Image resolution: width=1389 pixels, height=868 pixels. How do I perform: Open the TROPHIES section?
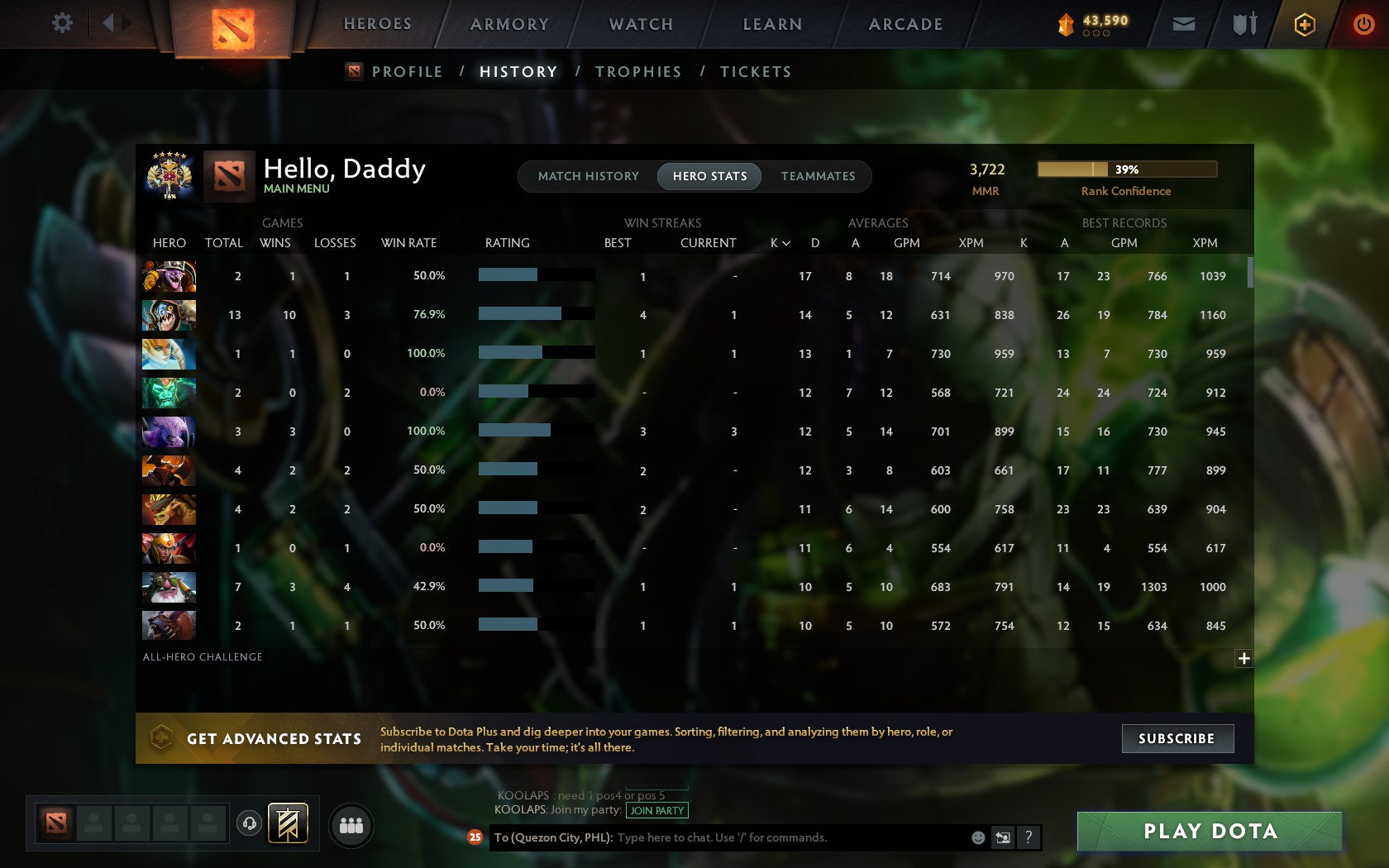637,72
